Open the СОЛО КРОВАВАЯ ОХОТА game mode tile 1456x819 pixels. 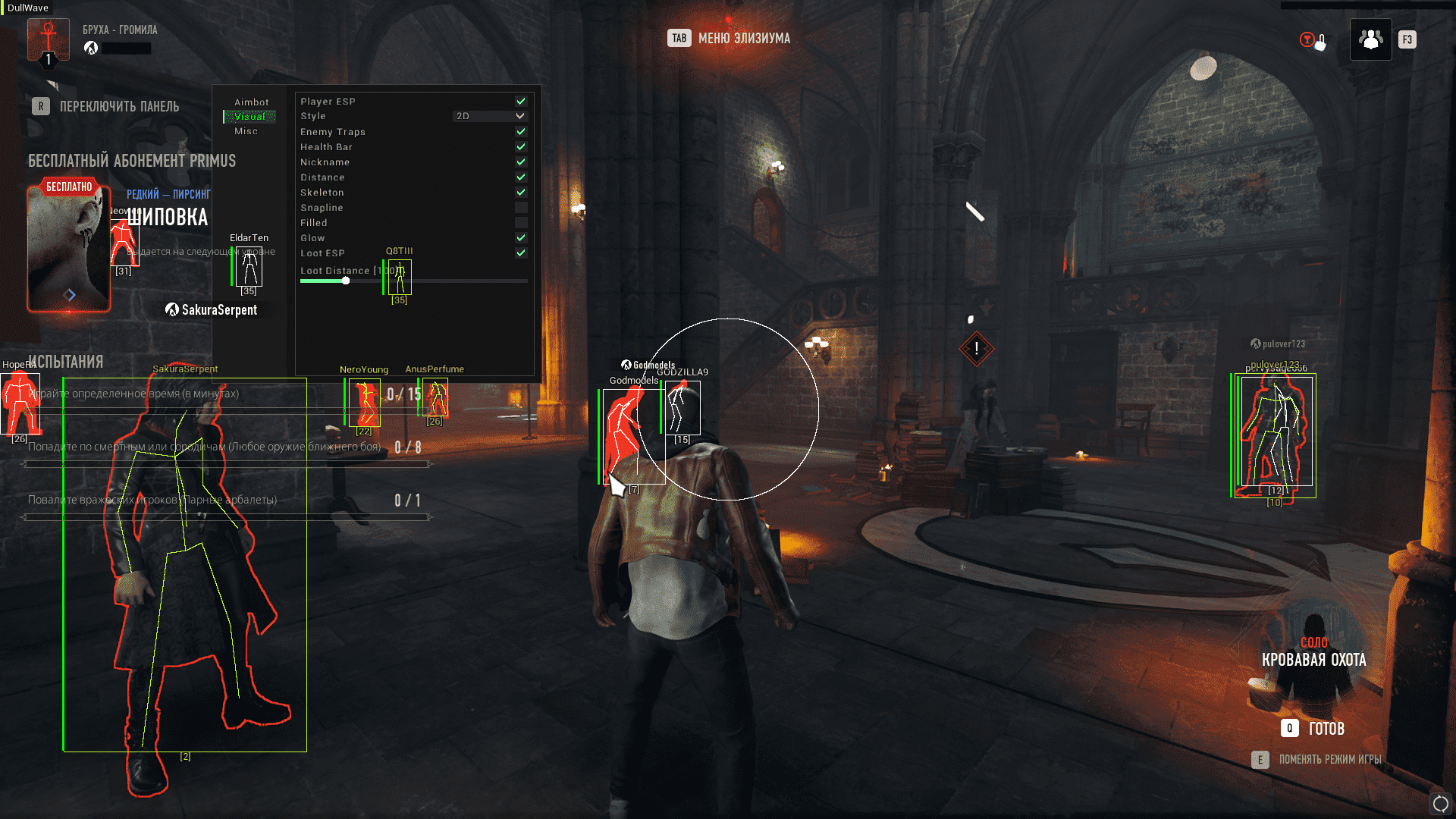pos(1313,653)
